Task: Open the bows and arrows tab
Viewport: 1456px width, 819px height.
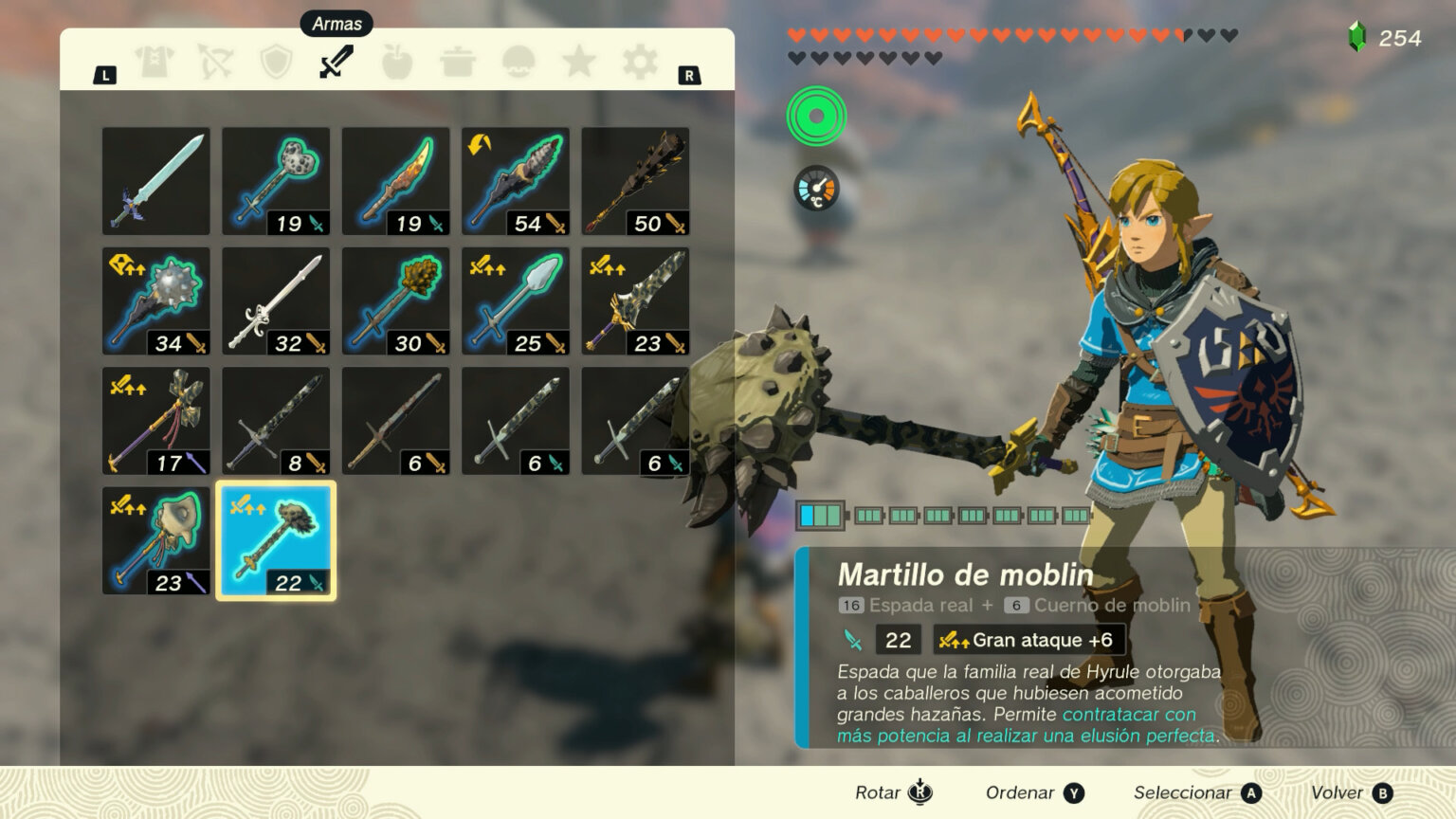Action: [215, 63]
